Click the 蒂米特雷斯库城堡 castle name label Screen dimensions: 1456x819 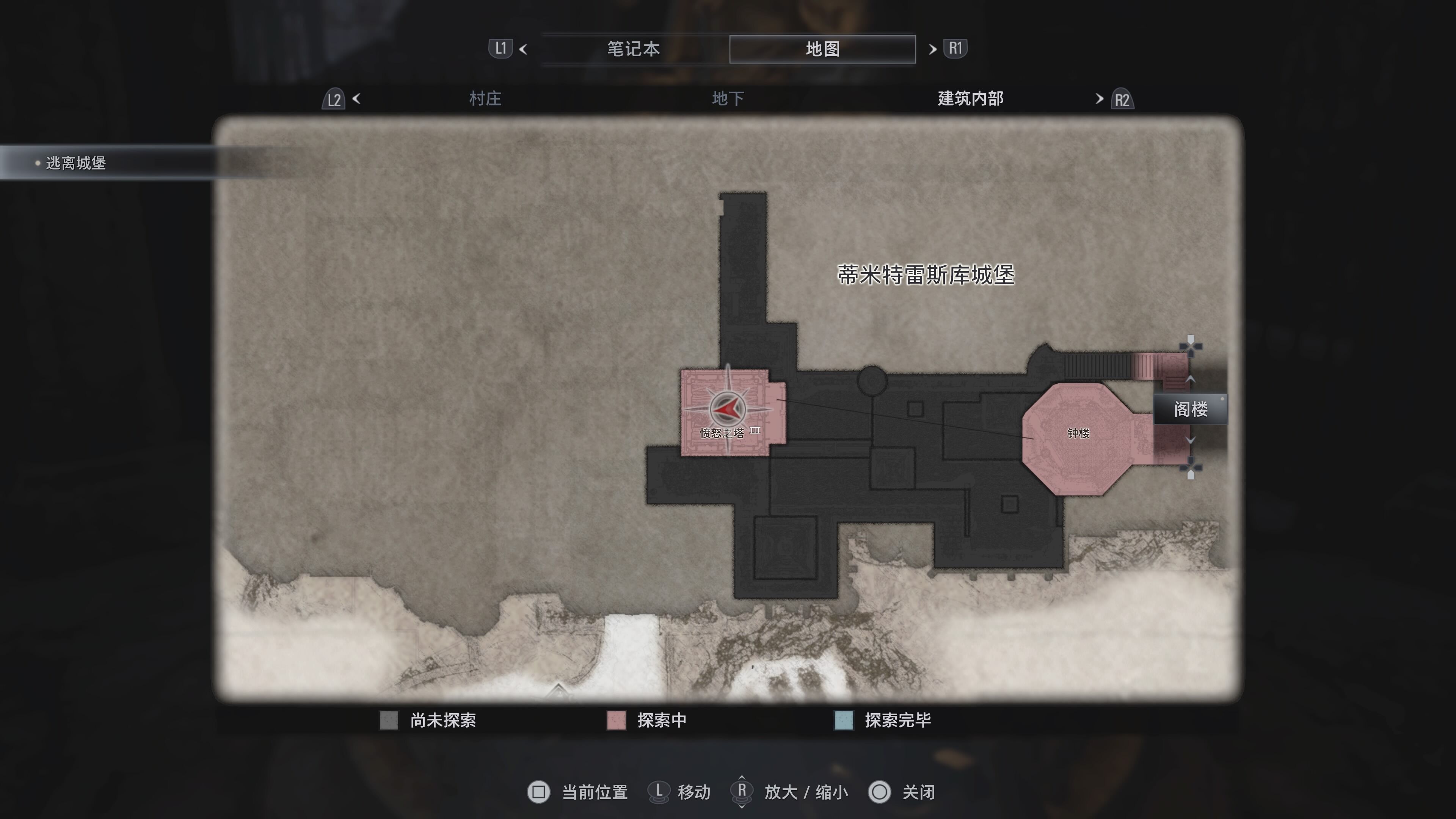pyautogui.click(x=925, y=275)
